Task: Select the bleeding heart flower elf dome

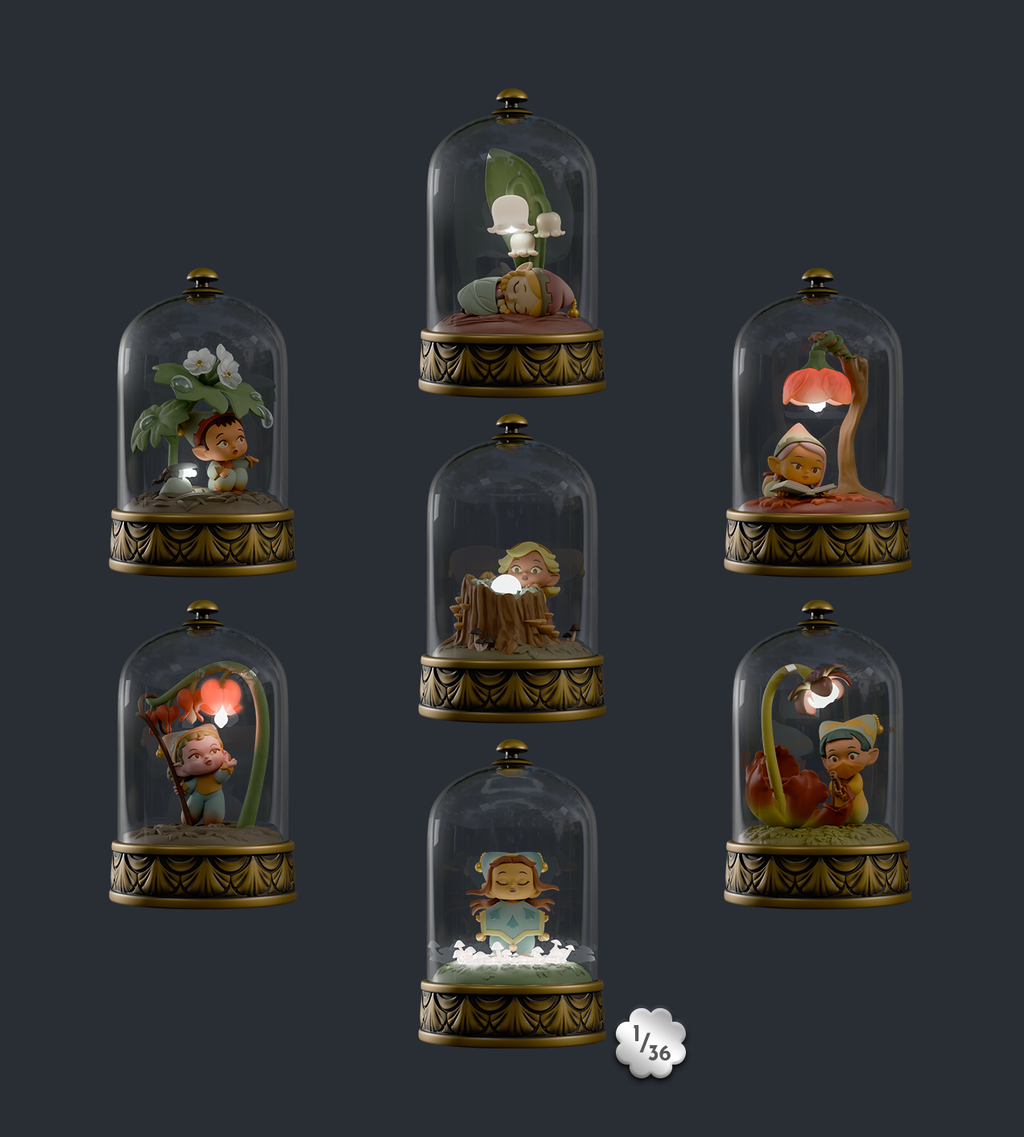Action: pos(202,755)
